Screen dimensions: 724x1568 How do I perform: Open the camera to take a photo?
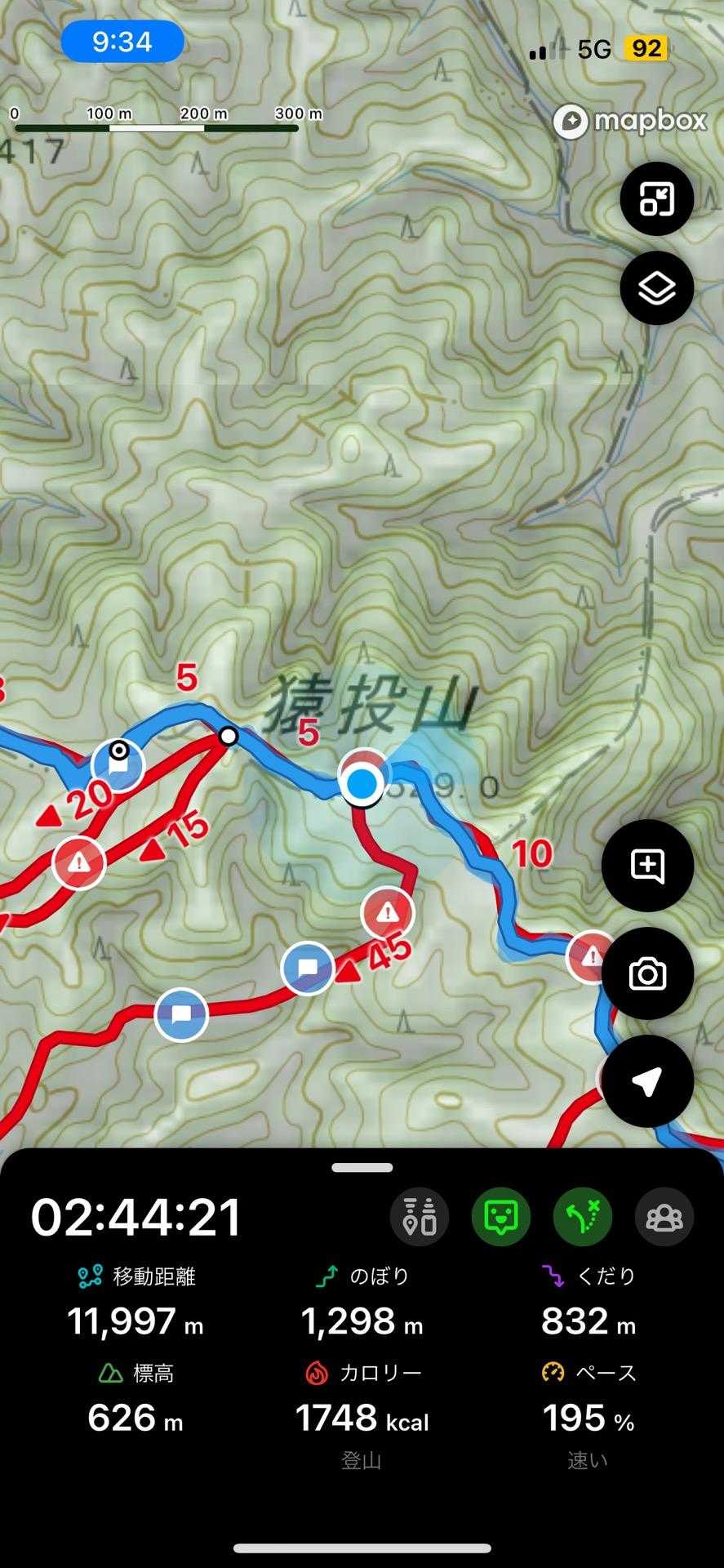647,973
